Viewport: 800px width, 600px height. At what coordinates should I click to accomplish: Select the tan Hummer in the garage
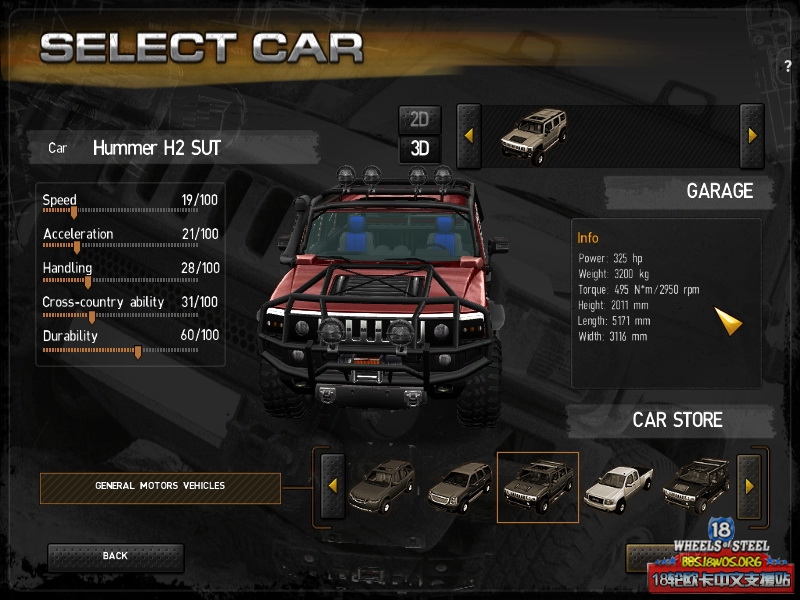click(533, 135)
